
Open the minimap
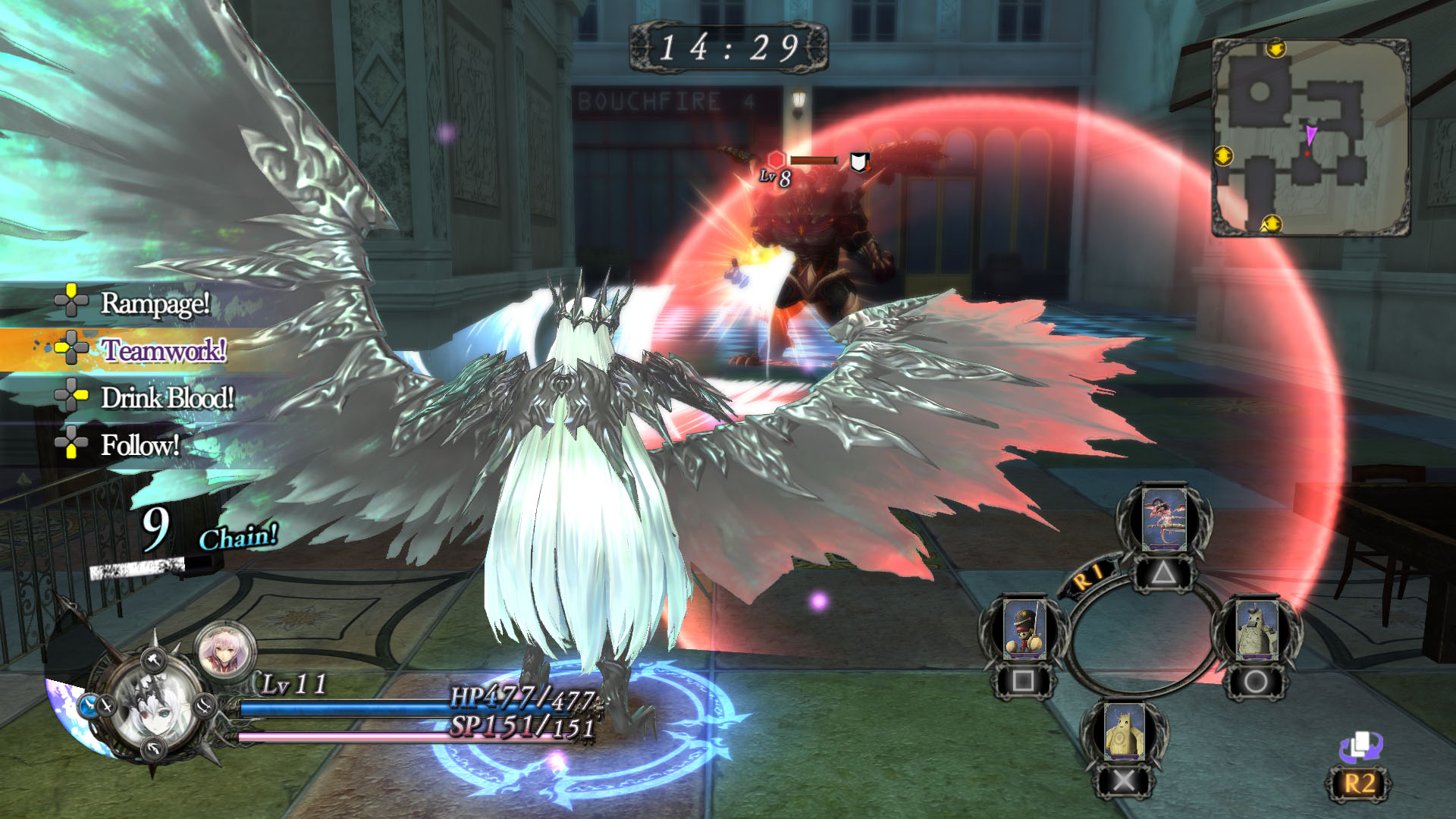1310,138
